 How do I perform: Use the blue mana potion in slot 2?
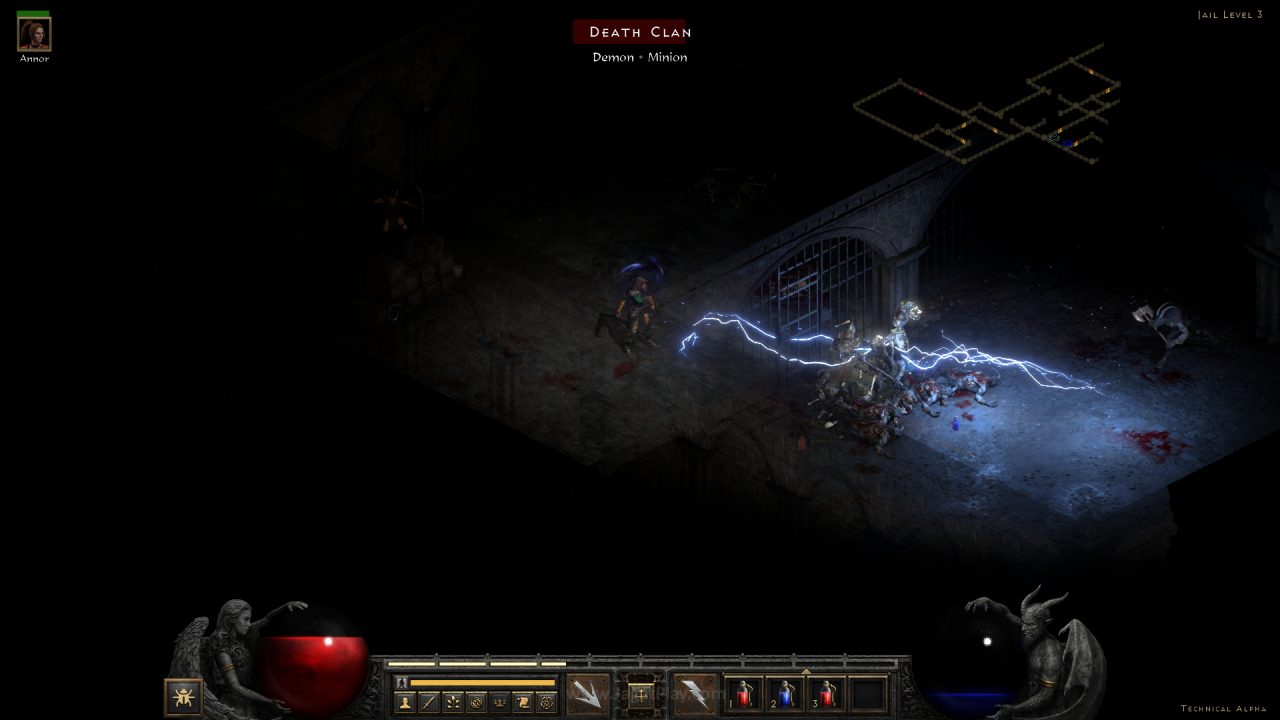786,694
